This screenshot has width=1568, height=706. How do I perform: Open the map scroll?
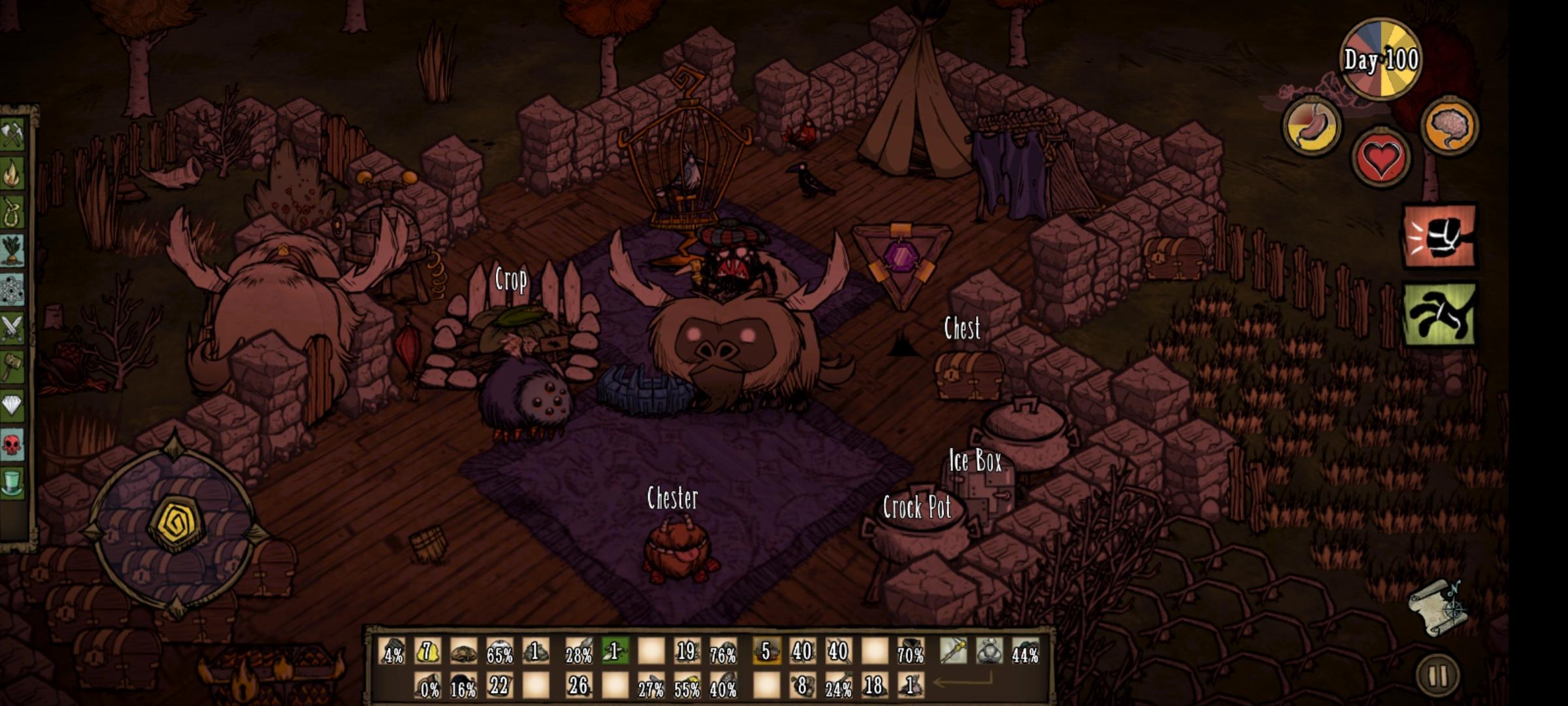coord(1438,608)
